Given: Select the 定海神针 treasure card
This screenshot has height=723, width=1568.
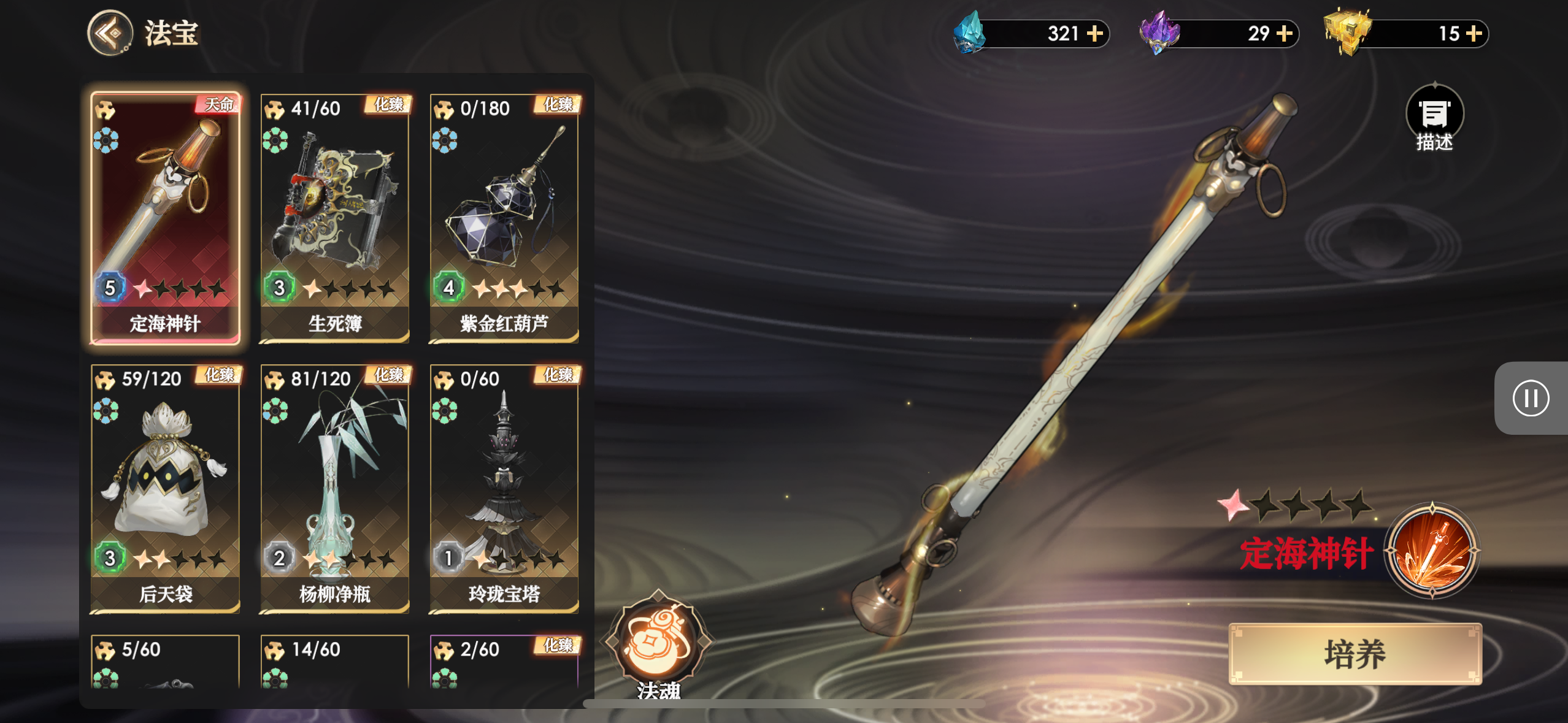Looking at the screenshot, I should [165, 217].
